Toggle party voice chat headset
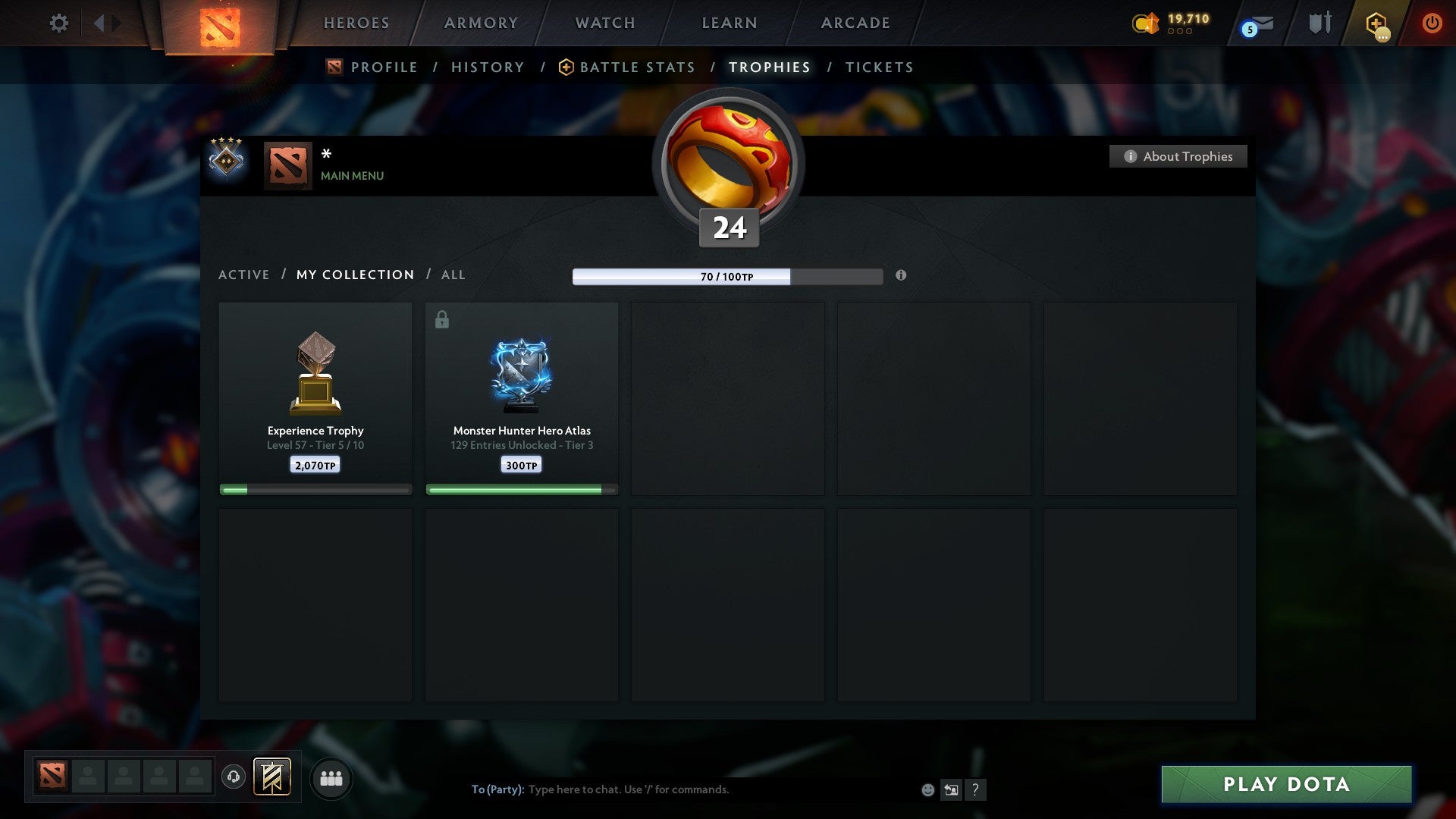This screenshot has height=819, width=1456. (234, 777)
